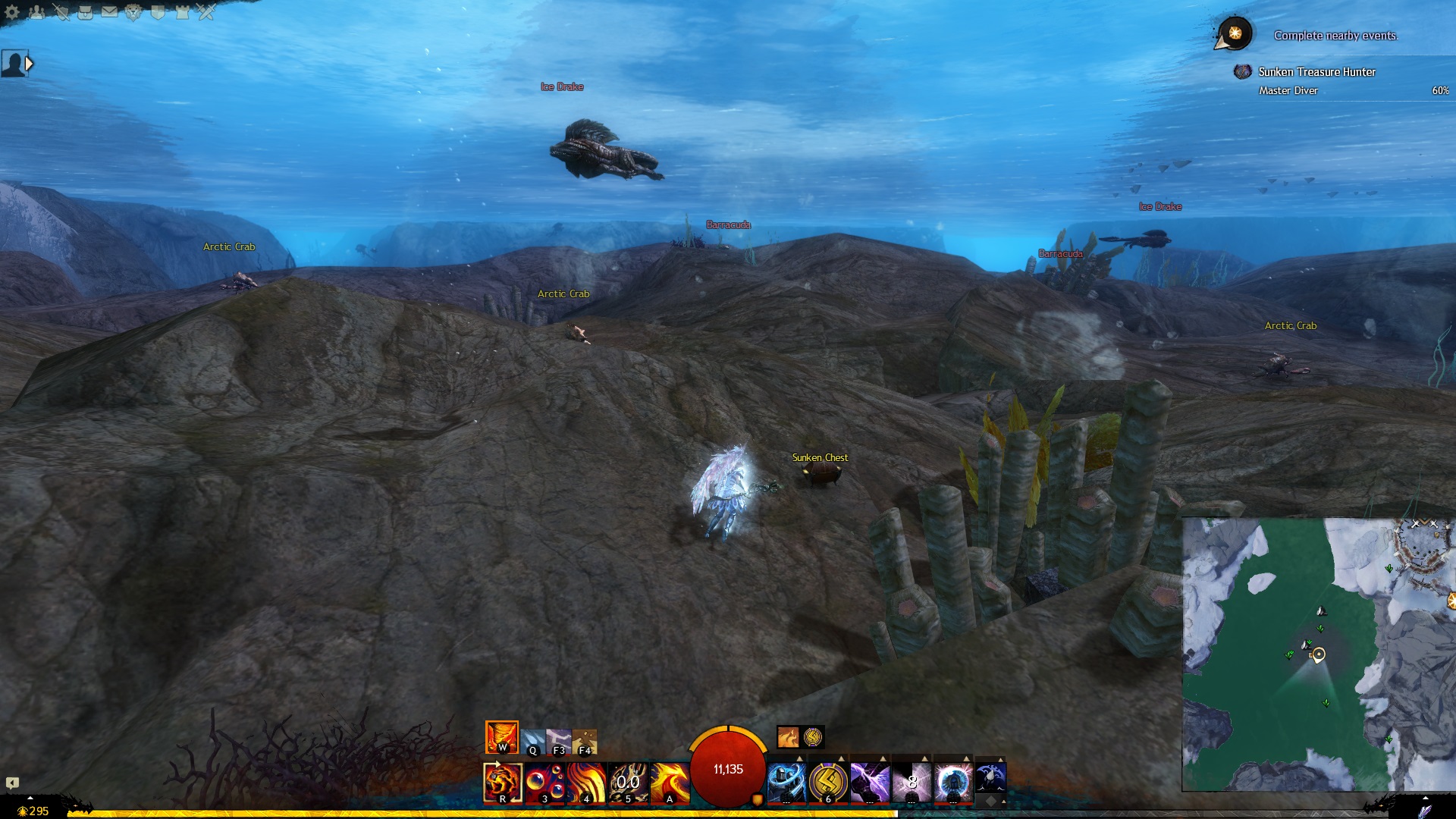Open the contacts and LFG panel

point(36,12)
